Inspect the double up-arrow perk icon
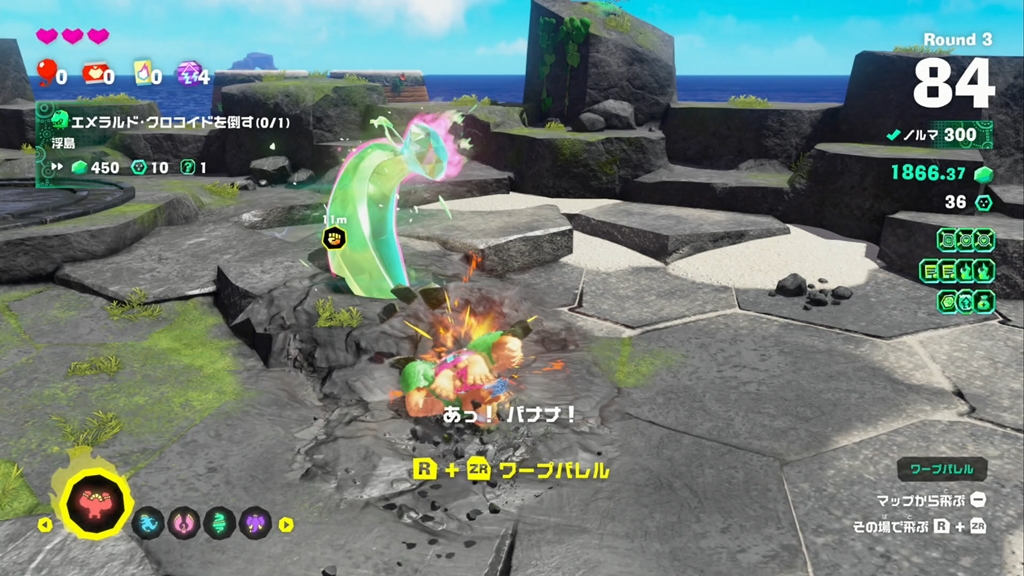This screenshot has width=1024, height=576. click(965, 300)
